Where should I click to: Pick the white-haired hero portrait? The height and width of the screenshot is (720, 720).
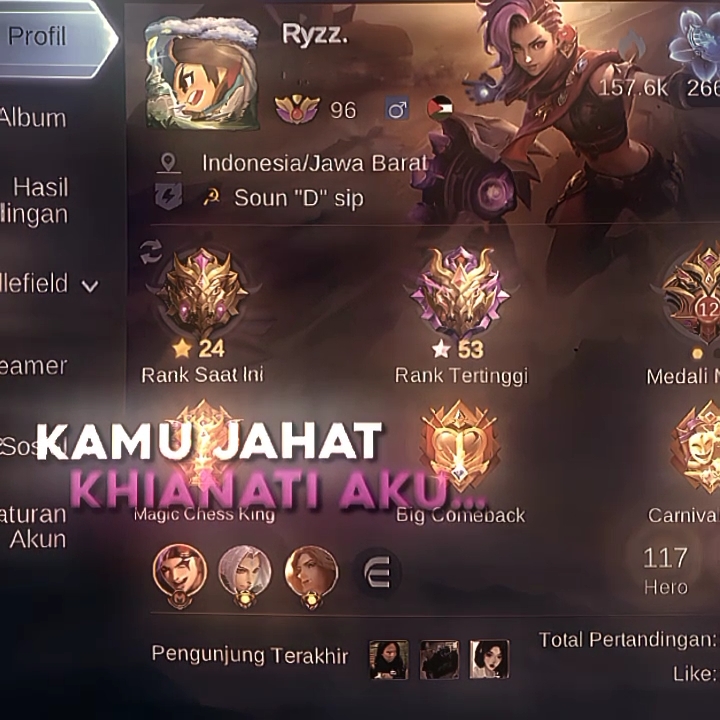pos(244,572)
